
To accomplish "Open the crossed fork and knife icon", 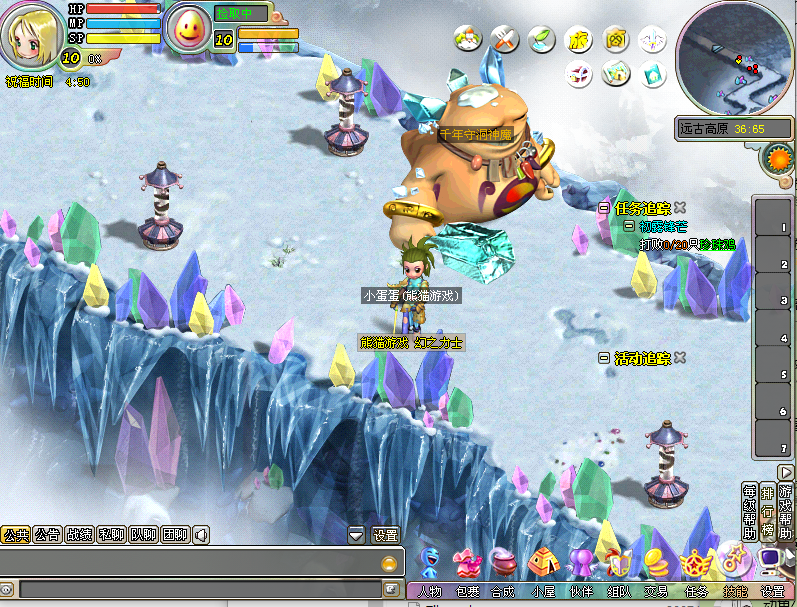I will (503, 40).
